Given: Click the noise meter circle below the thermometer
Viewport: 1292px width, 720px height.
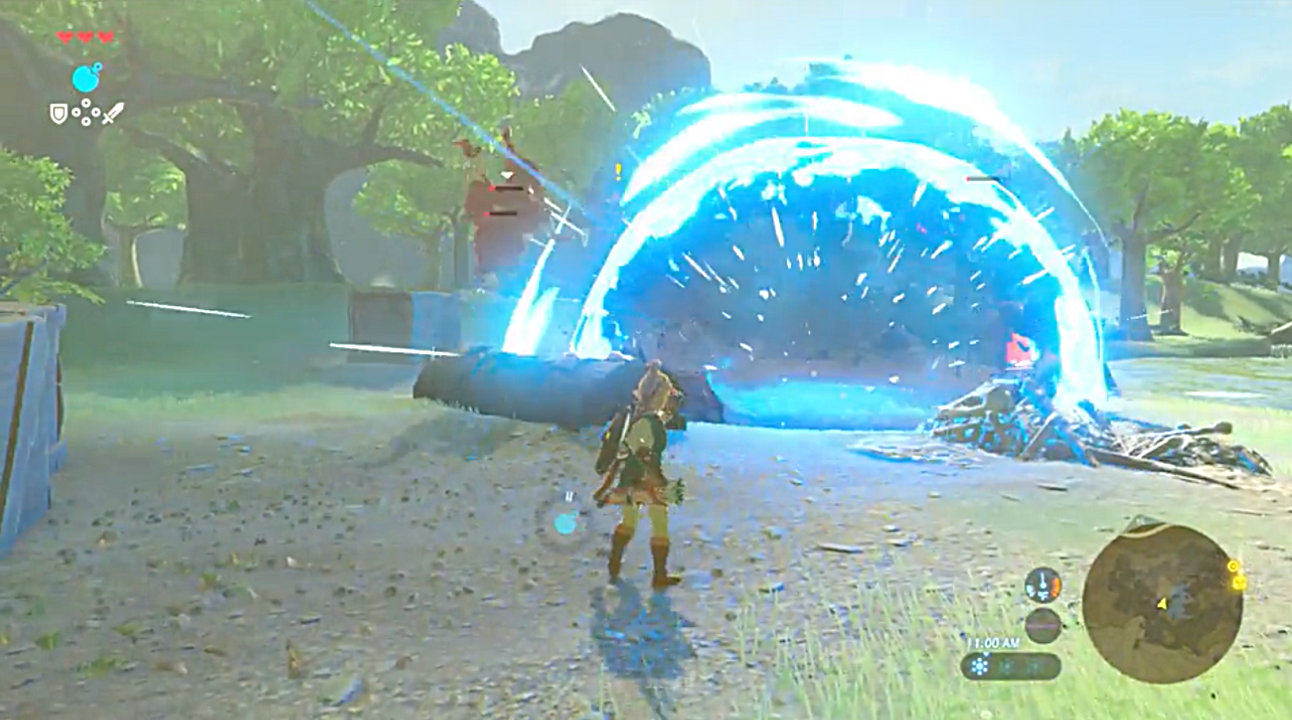Looking at the screenshot, I should [1043, 626].
